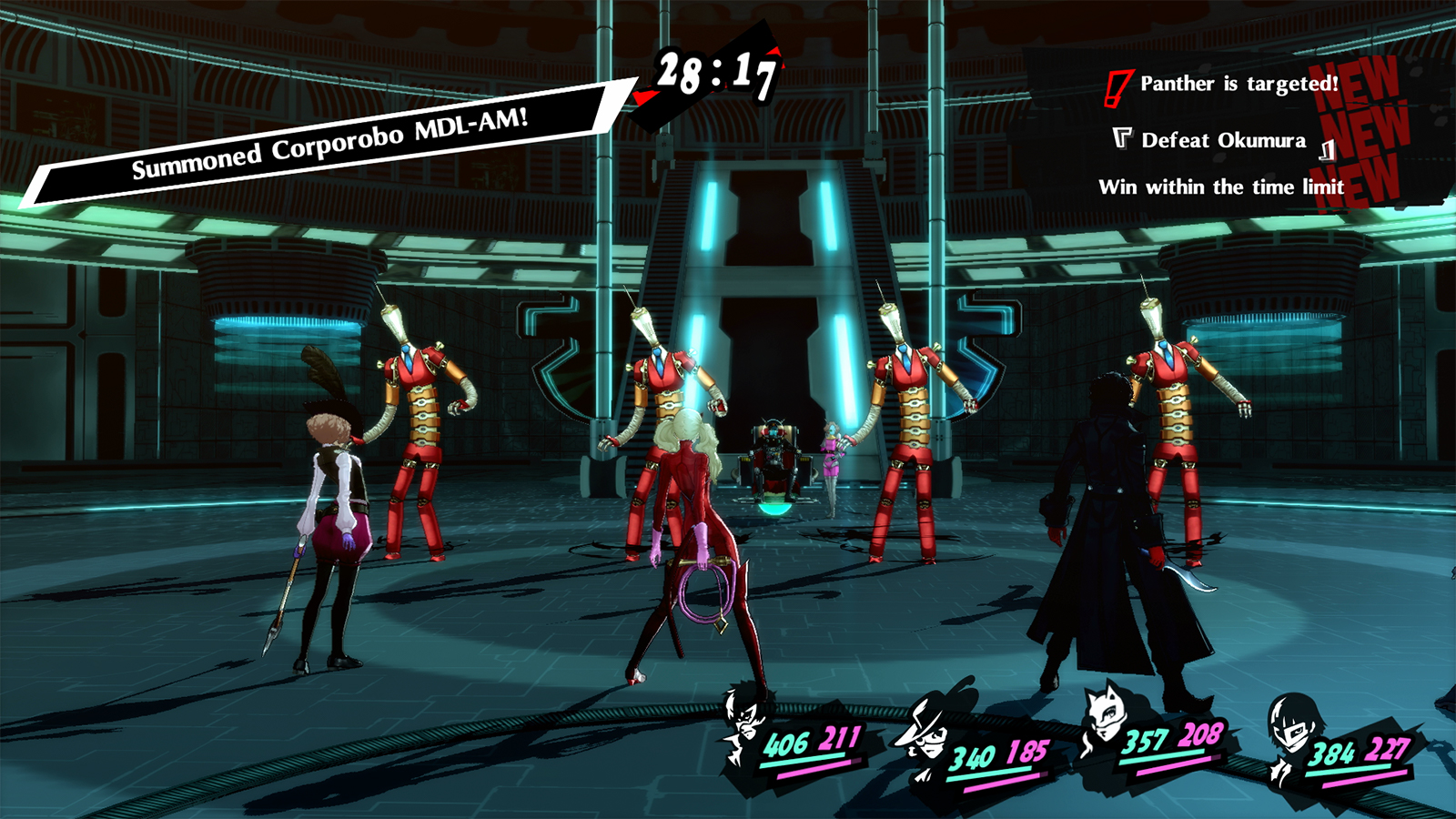Click the Panther is targeted warning text
The width and height of the screenshot is (1456, 819).
(x=1238, y=86)
